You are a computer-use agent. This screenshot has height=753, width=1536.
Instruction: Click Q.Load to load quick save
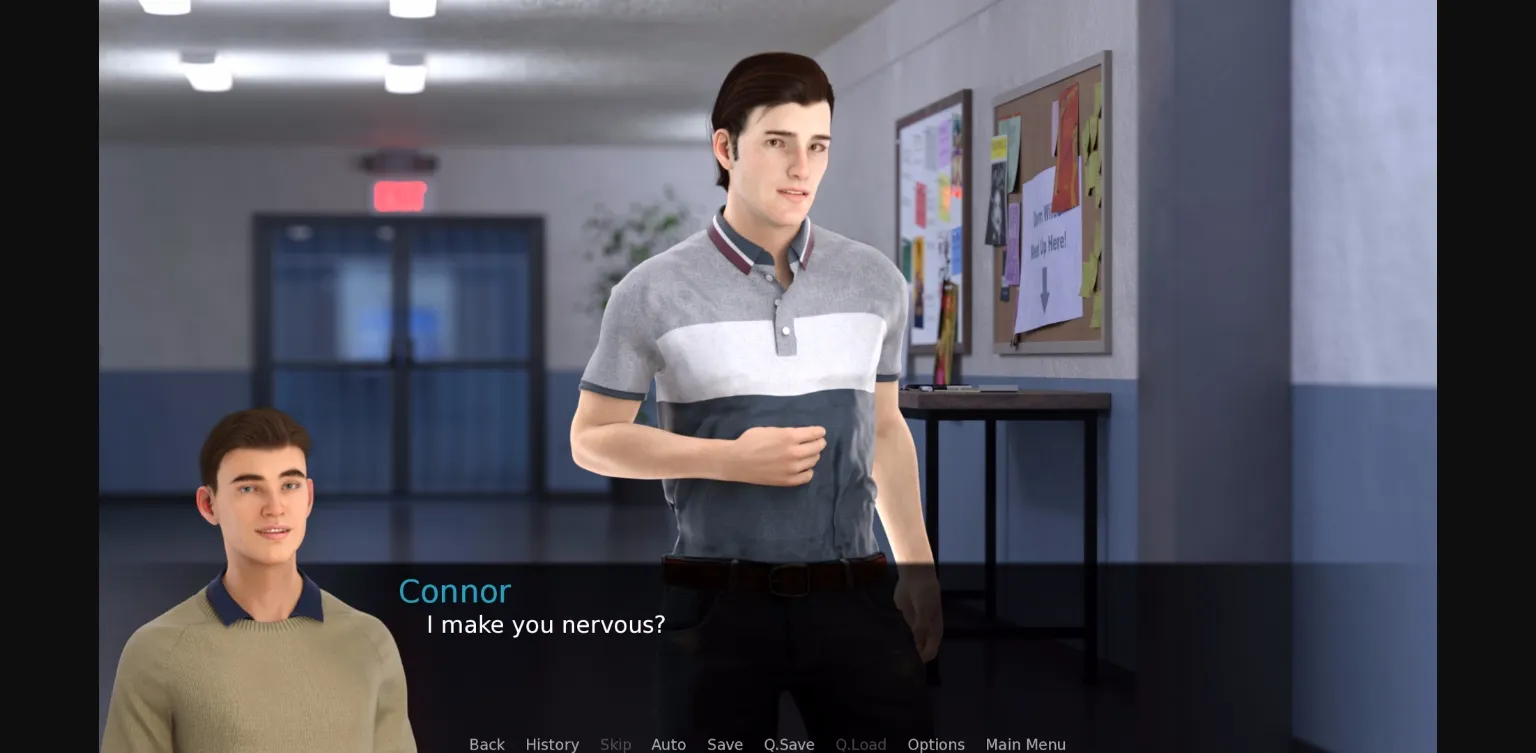click(861, 744)
